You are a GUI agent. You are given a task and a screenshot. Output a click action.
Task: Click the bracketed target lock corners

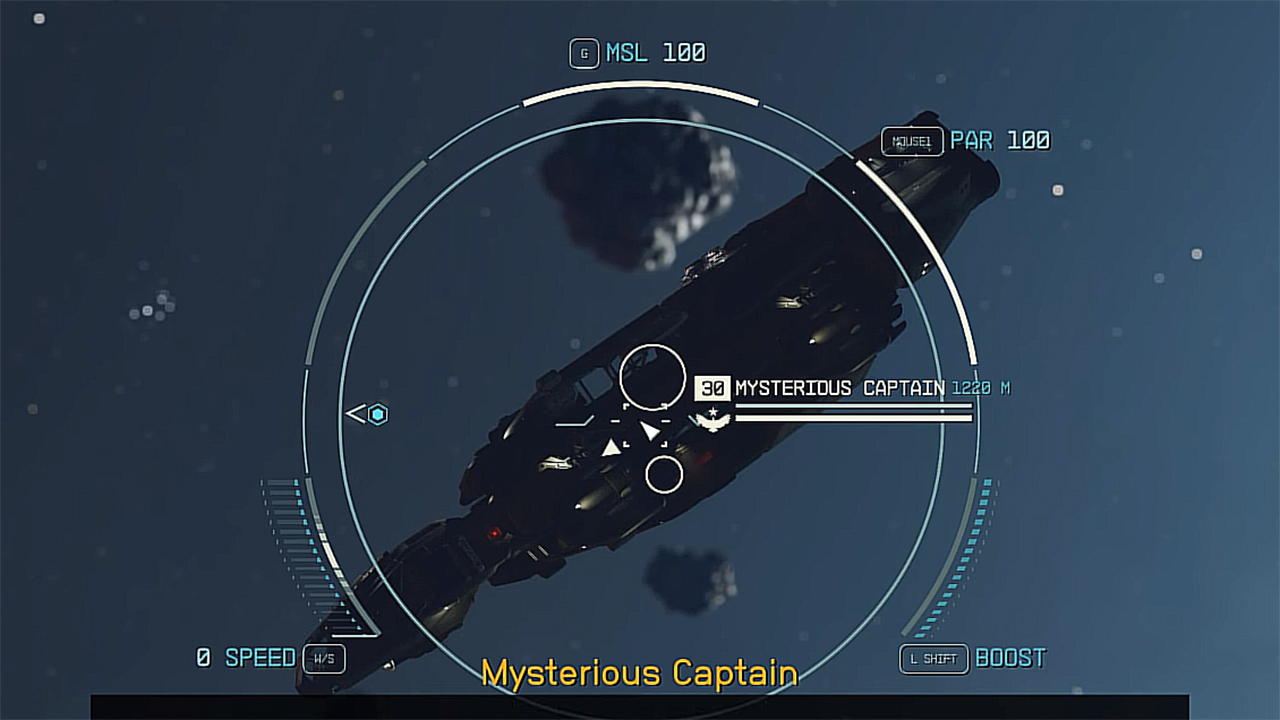pyautogui.click(x=645, y=425)
